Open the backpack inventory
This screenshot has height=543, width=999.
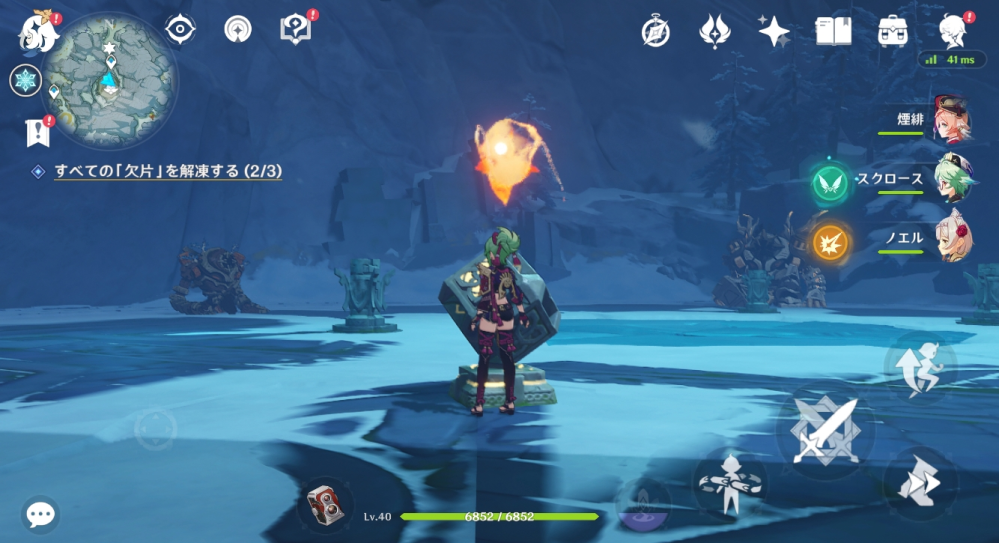[892, 31]
